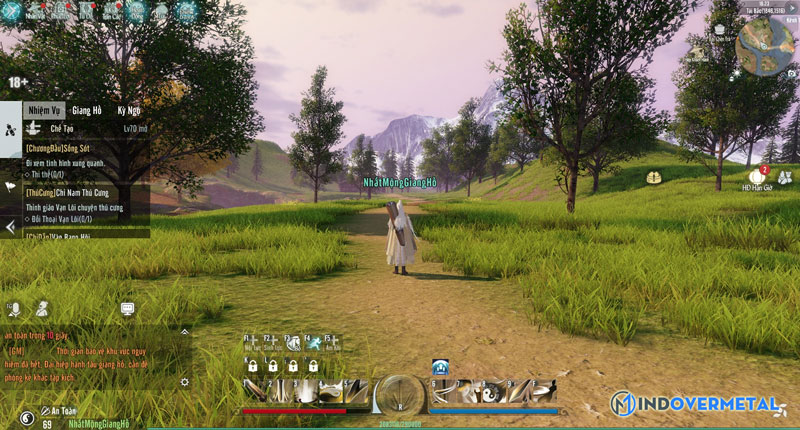This screenshot has width=800, height=430.
Task: Select the Nhiệm Vụ quest tab
Action: 45,110
